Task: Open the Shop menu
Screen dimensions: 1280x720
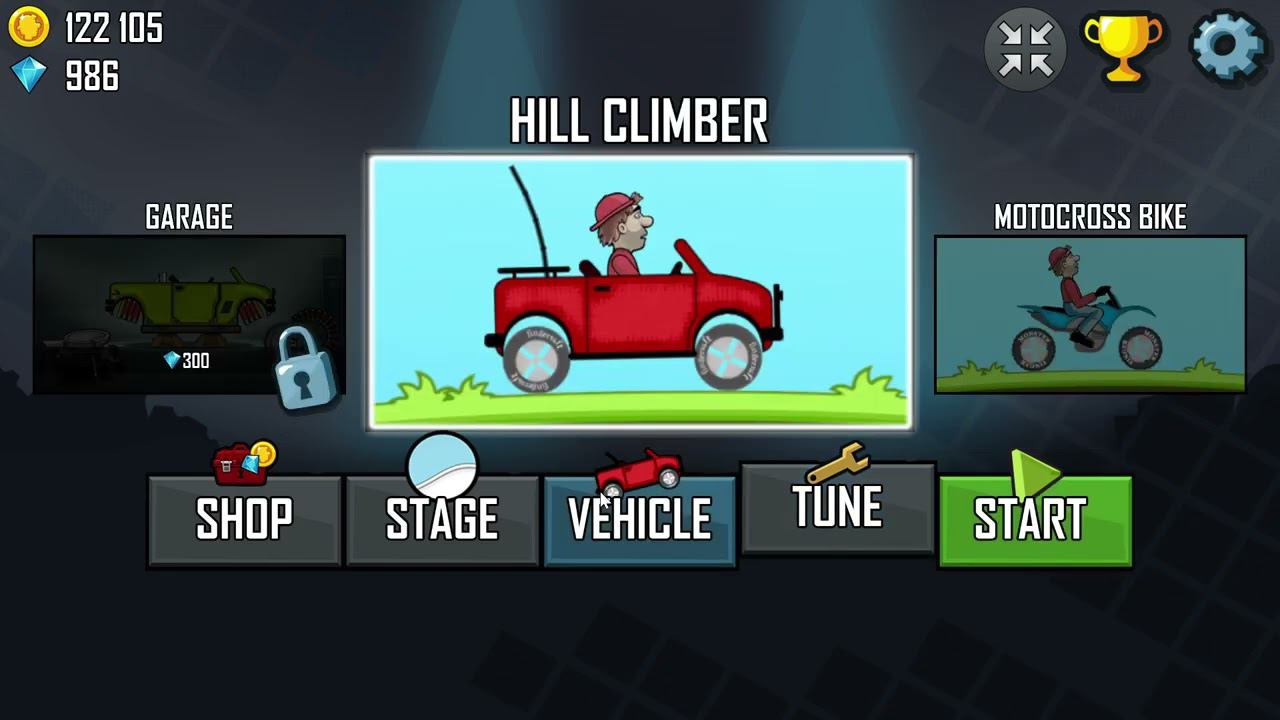Action: (x=244, y=520)
